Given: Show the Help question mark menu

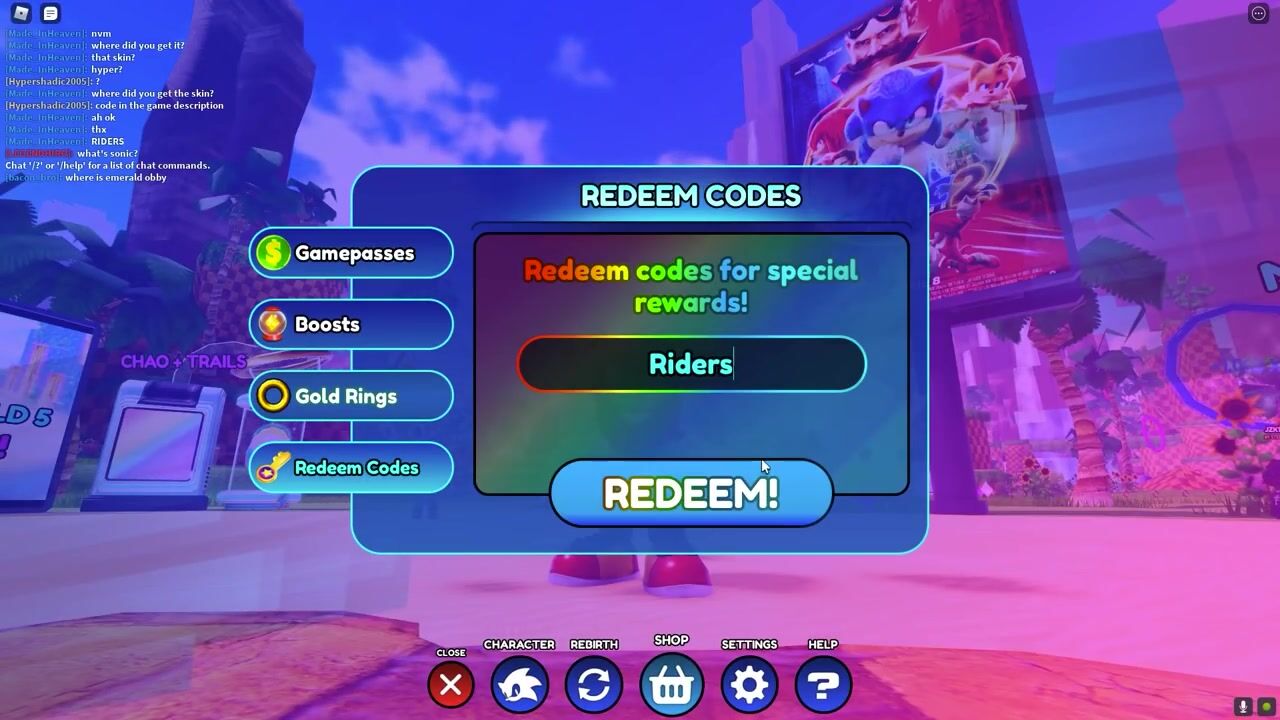Looking at the screenshot, I should [823, 685].
